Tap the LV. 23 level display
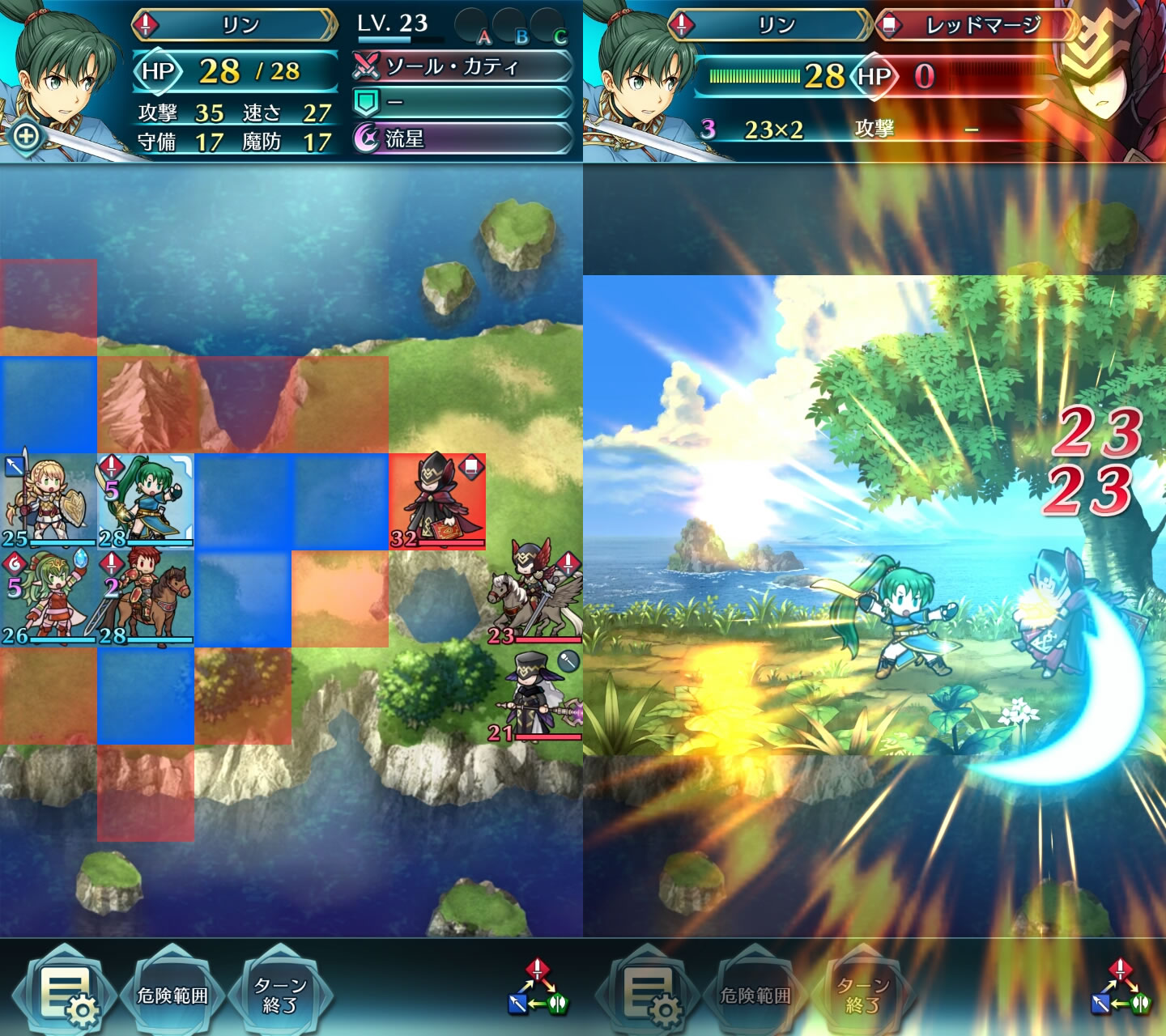The width and height of the screenshot is (1166, 1036). [394, 24]
